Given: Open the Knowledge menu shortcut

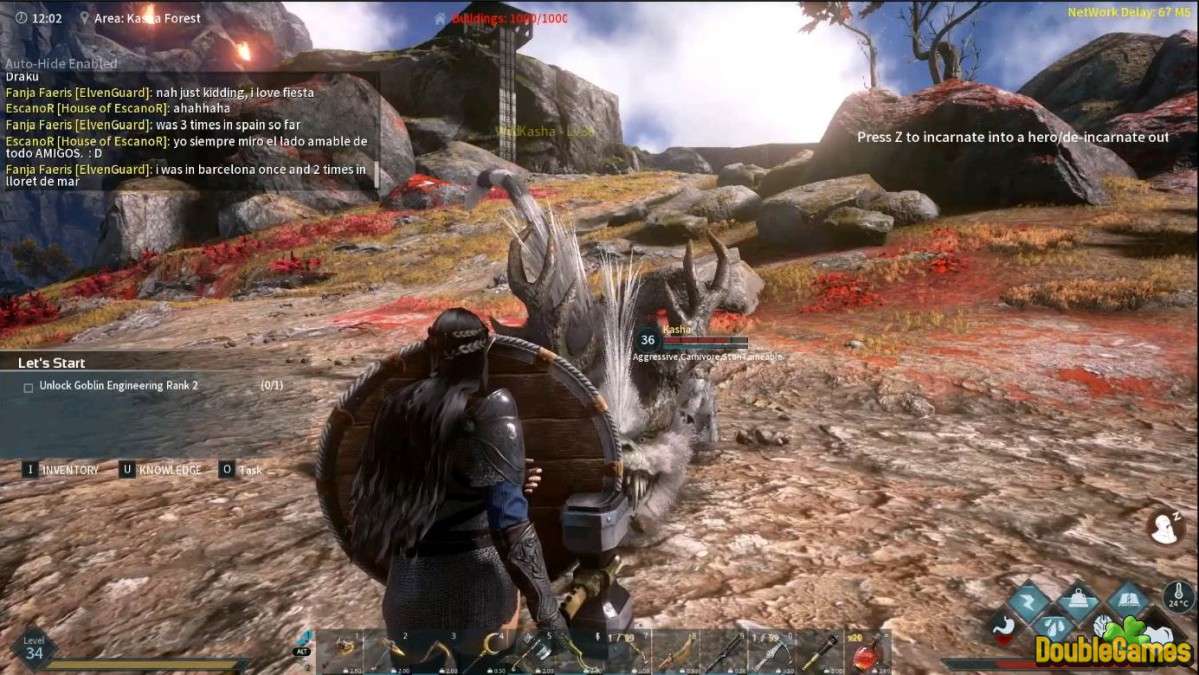Looking at the screenshot, I should [x=168, y=470].
